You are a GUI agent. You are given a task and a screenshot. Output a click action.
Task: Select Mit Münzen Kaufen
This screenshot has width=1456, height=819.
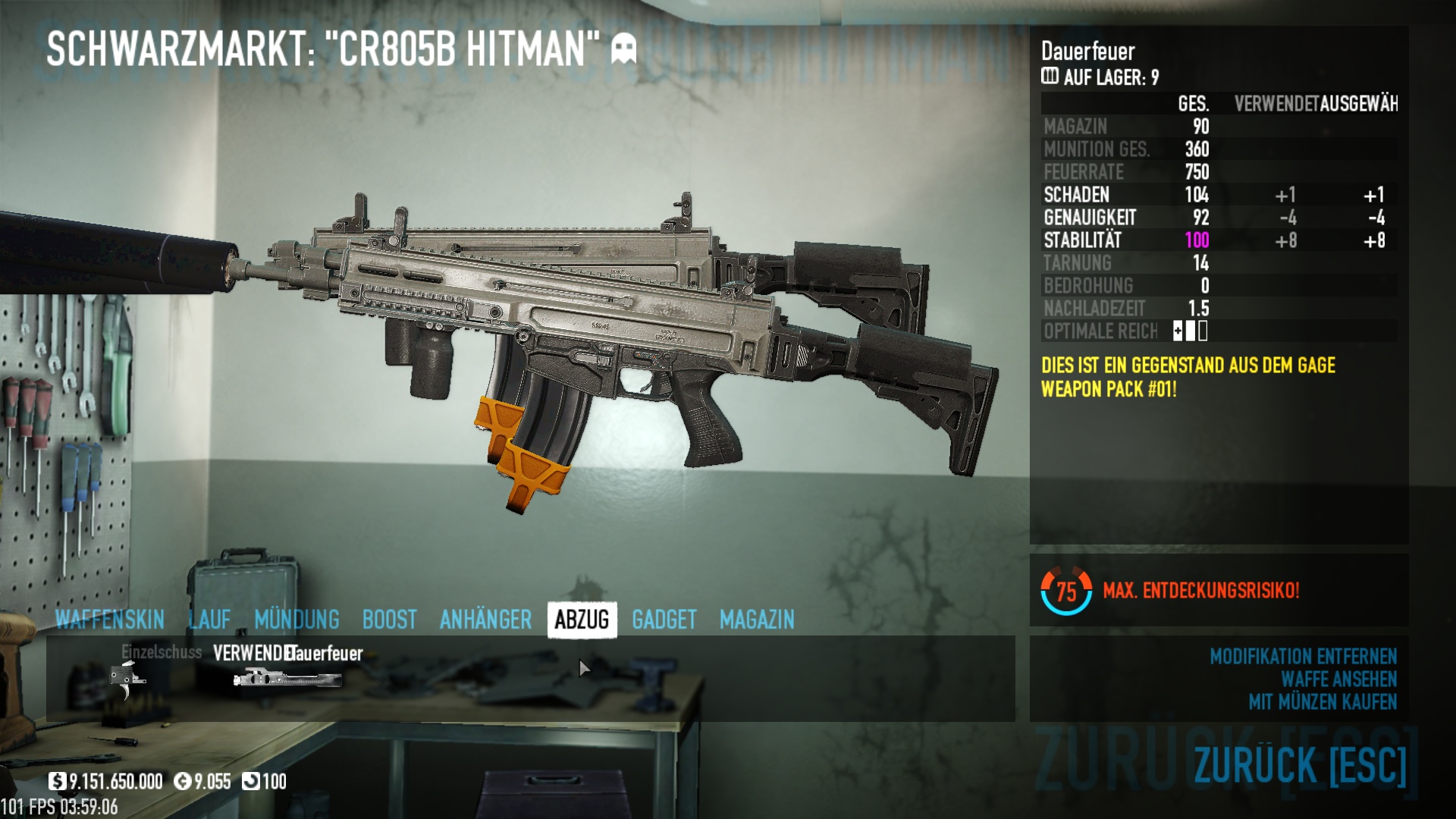[1323, 702]
